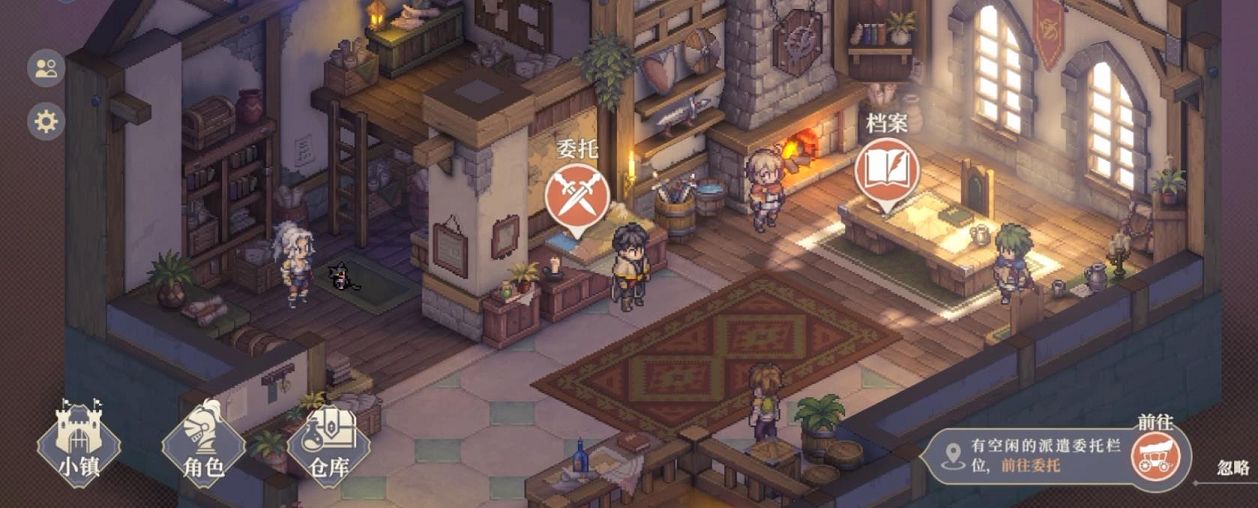Click the 前往 wagon button
1258x508 pixels.
[1156, 456]
